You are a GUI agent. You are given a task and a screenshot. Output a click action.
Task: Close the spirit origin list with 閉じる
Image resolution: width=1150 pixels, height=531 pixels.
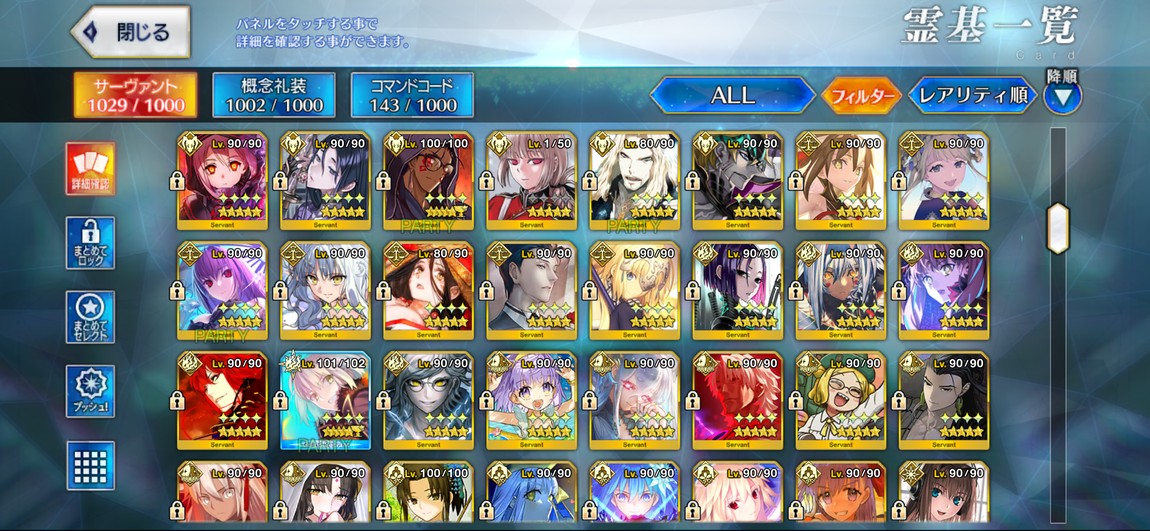[x=131, y=32]
